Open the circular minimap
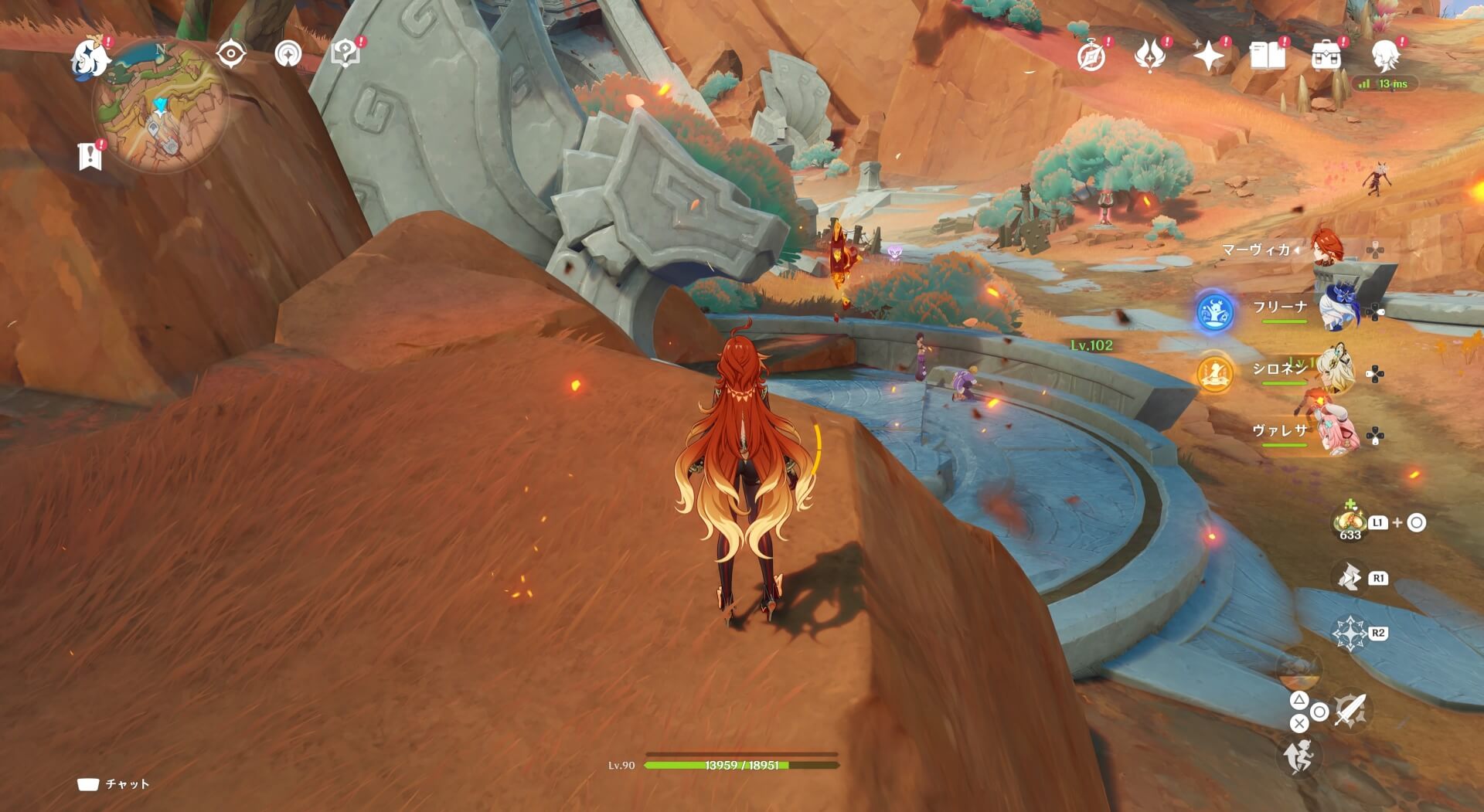 point(160,107)
